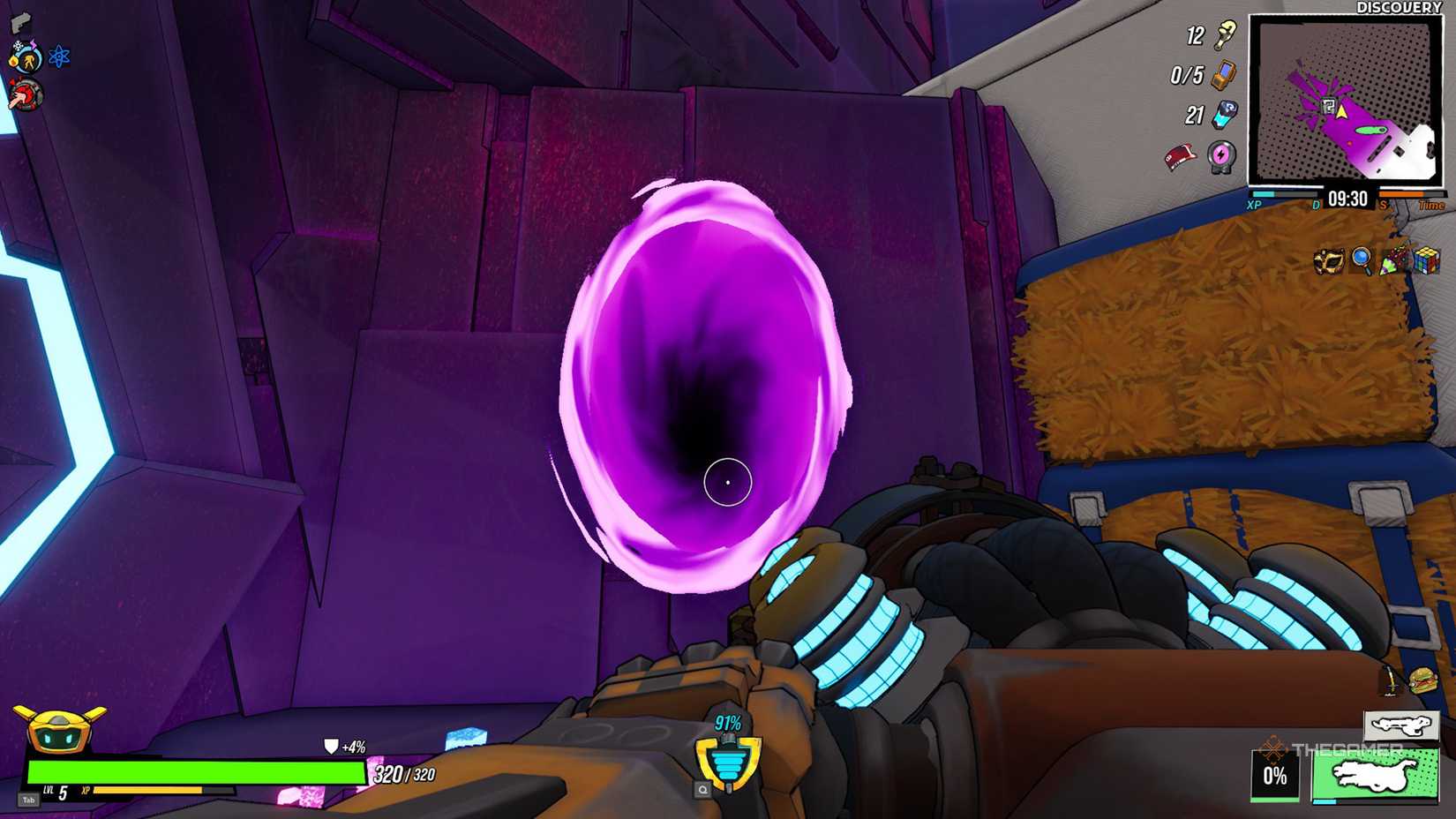Click the 09:30 mission timer
1456x819 pixels.
pyautogui.click(x=1347, y=198)
